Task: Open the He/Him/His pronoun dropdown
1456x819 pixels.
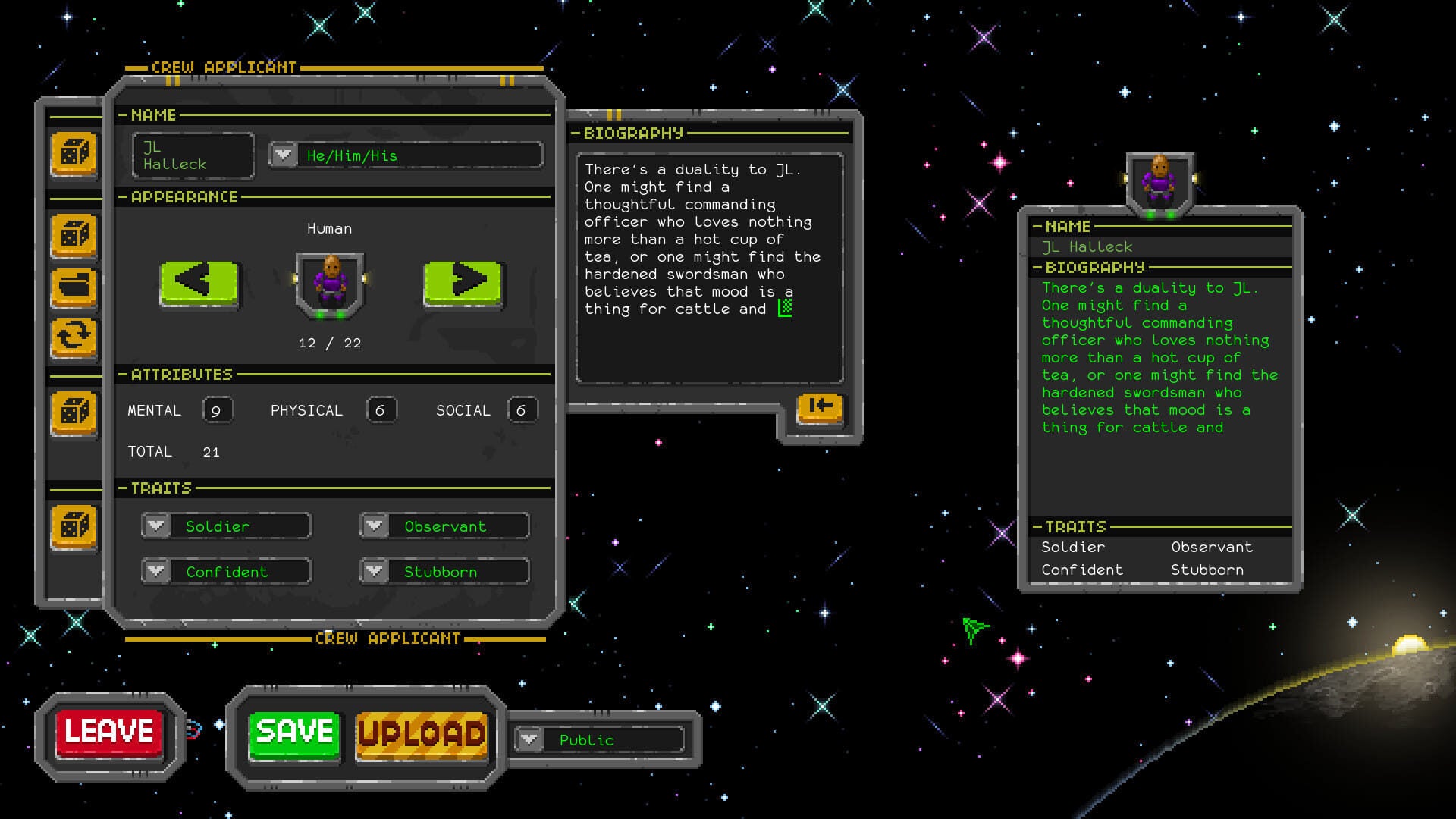Action: pyautogui.click(x=283, y=155)
